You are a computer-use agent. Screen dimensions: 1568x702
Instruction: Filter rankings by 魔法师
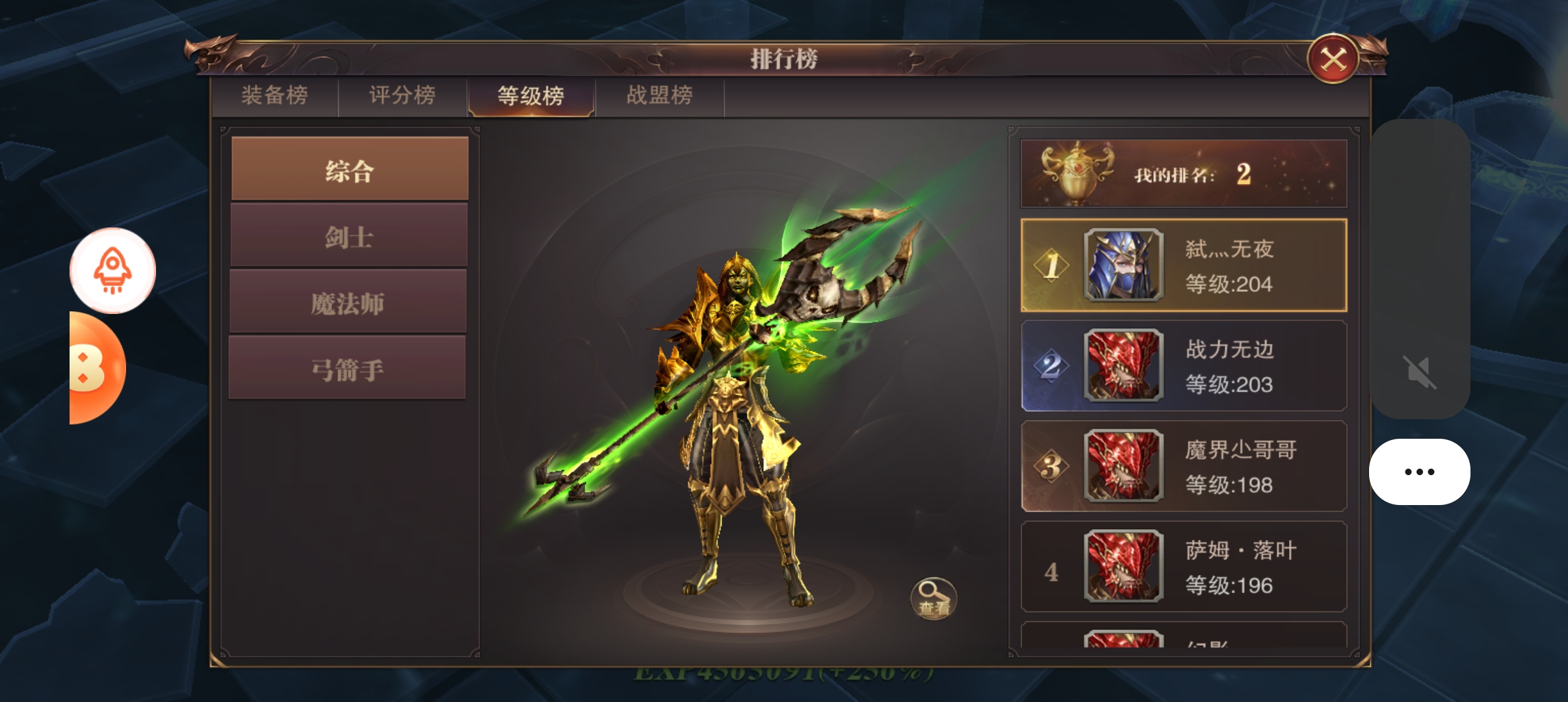pos(348,303)
